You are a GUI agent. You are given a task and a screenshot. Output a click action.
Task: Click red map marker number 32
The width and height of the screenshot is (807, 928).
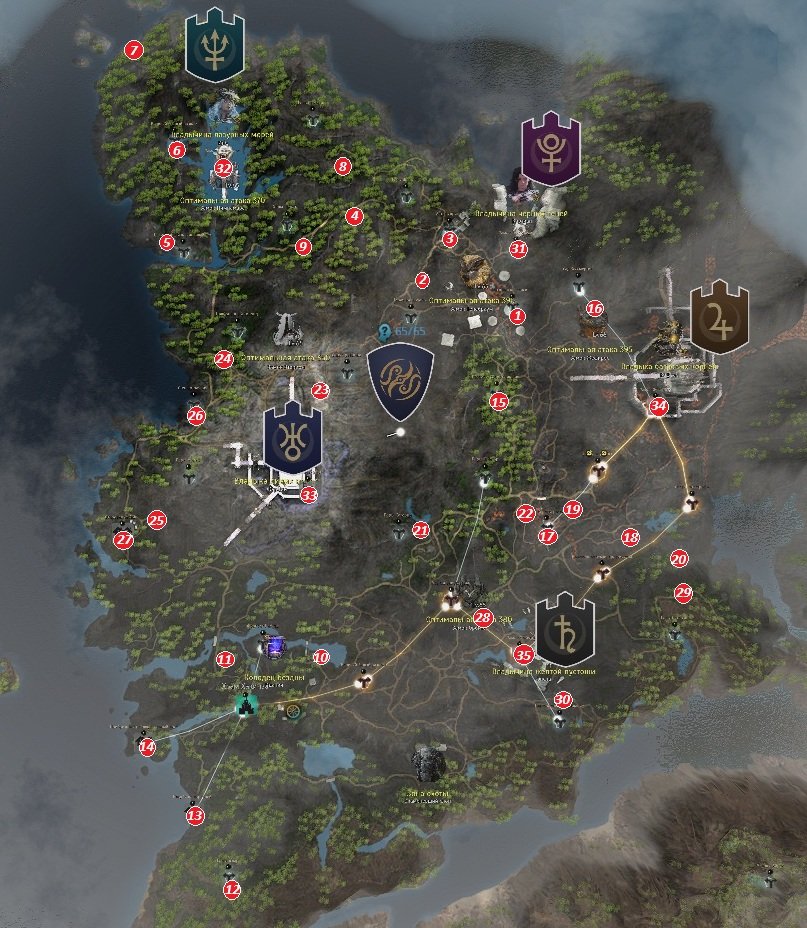pos(223,168)
